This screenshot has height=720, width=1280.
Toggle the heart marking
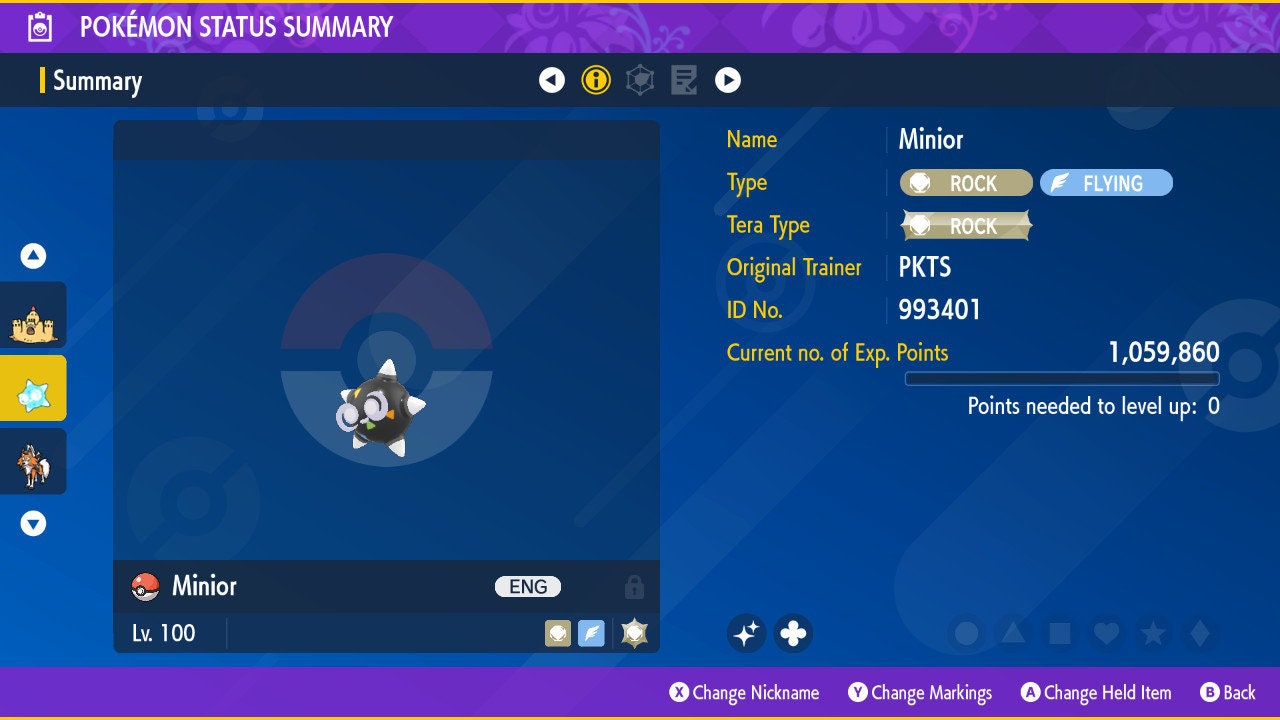(1106, 633)
